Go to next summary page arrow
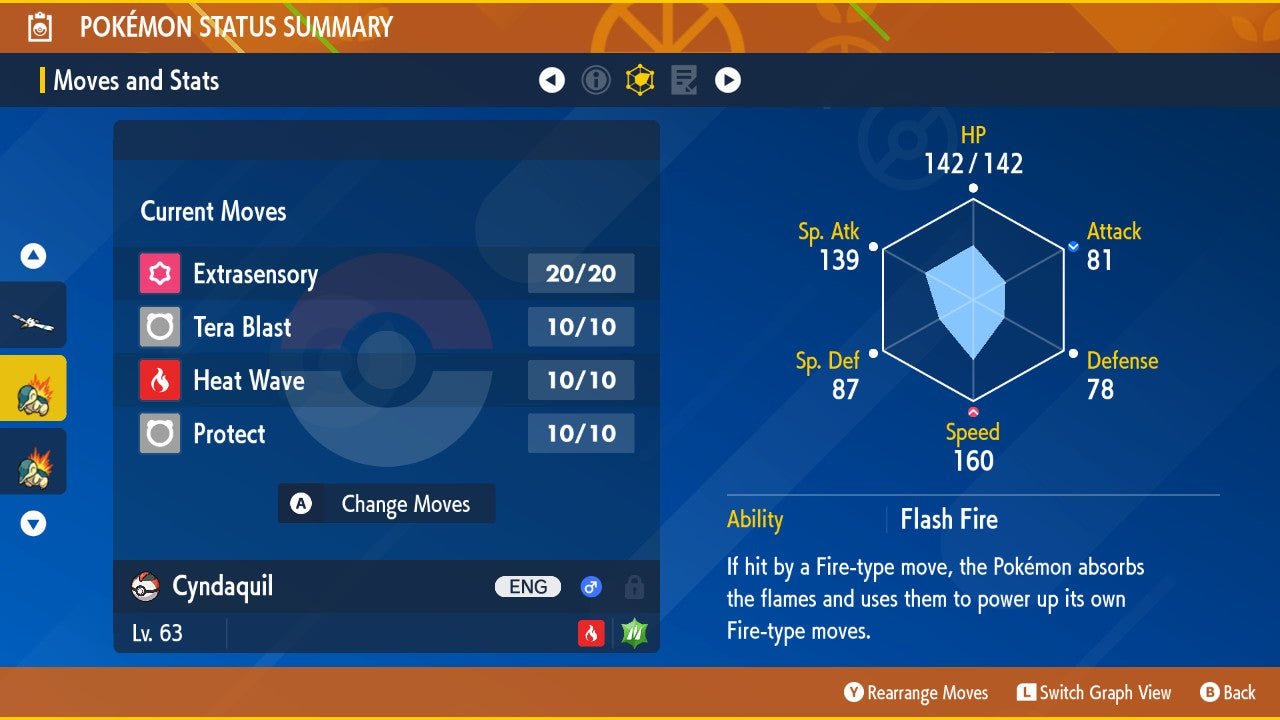Viewport: 1280px width, 720px height. [x=728, y=80]
